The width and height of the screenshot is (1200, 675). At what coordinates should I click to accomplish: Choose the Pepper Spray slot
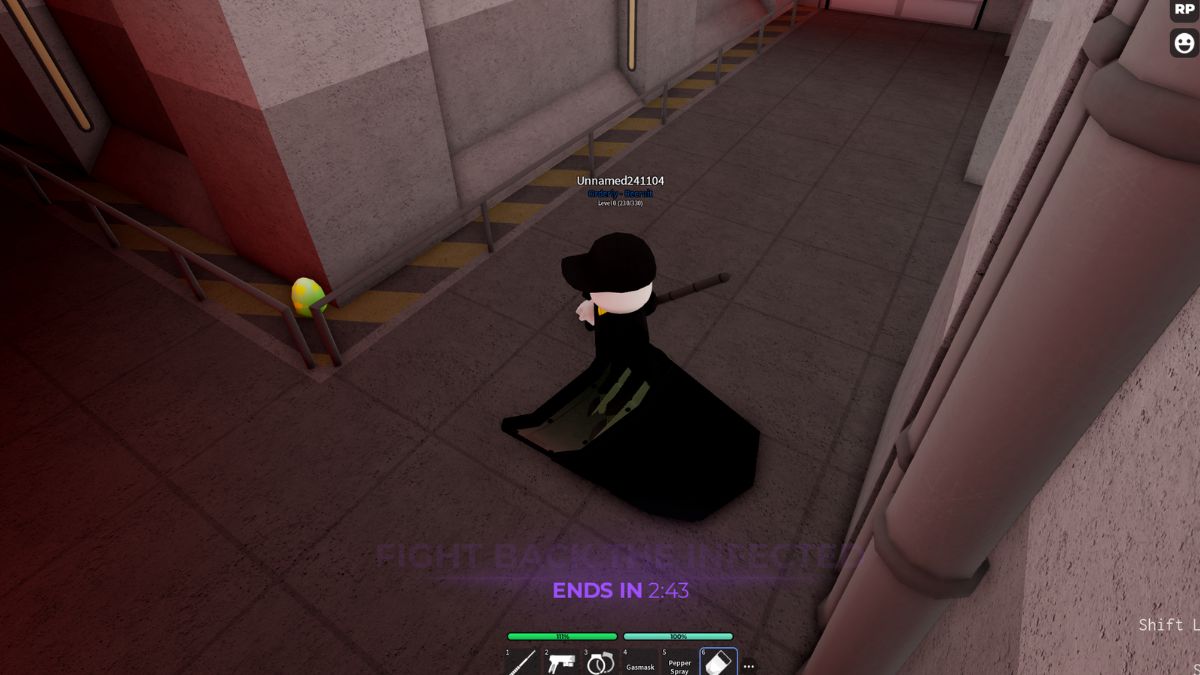point(679,662)
